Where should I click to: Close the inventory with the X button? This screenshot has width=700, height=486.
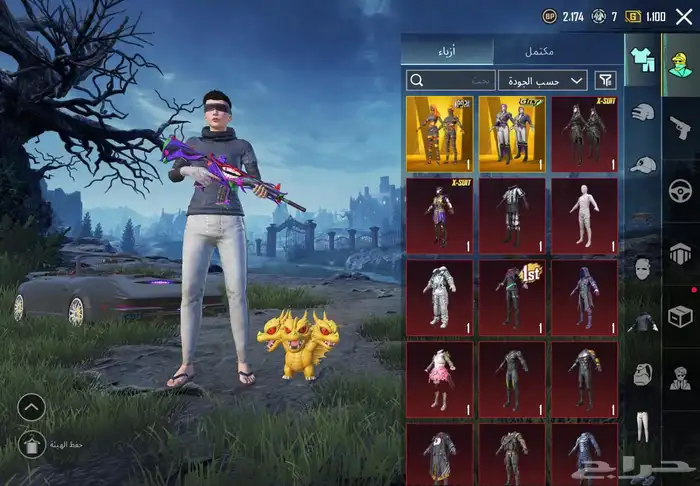(x=684, y=16)
